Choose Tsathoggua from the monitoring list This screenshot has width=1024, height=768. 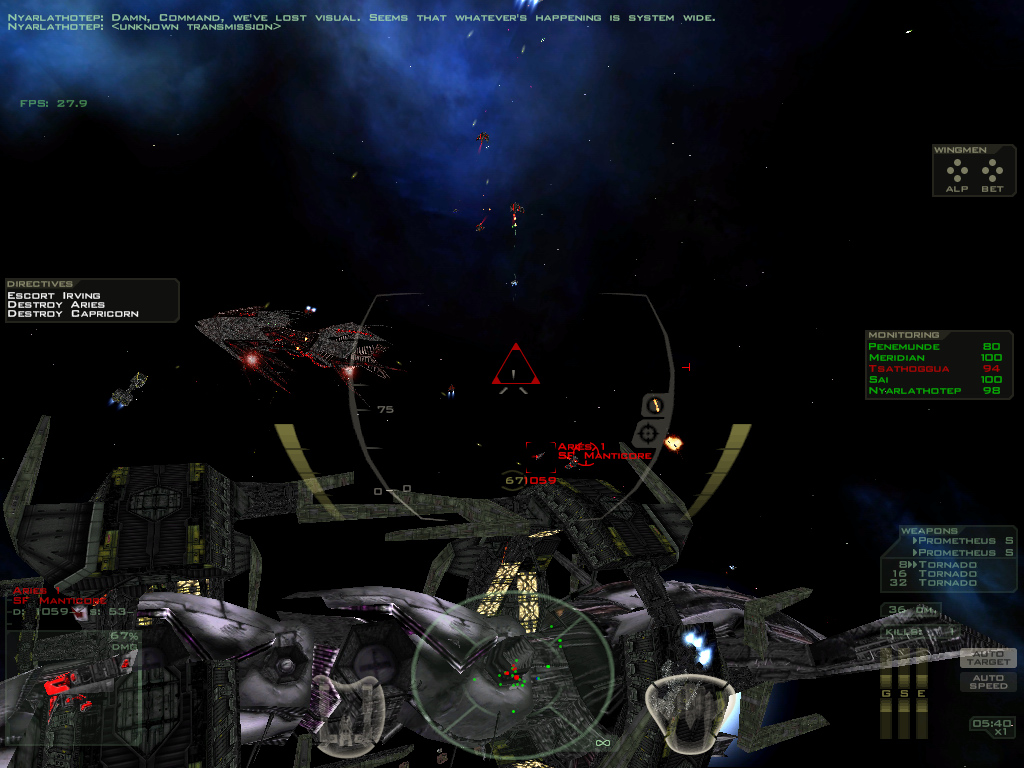click(904, 369)
